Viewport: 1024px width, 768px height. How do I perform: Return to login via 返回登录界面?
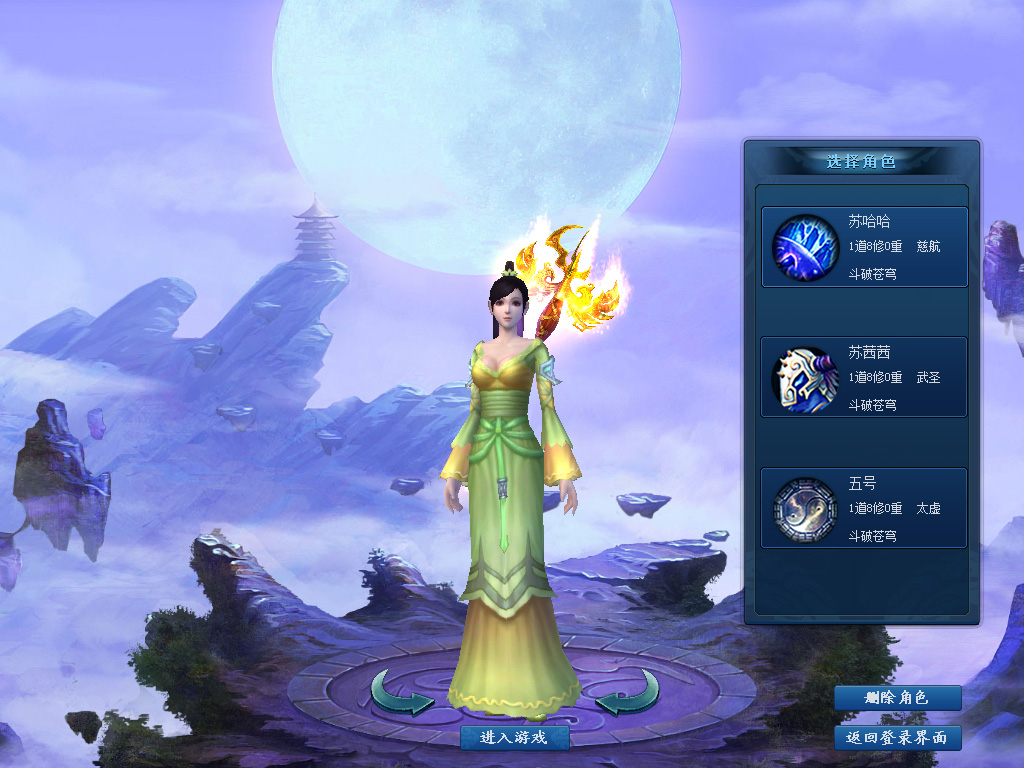[x=897, y=738]
